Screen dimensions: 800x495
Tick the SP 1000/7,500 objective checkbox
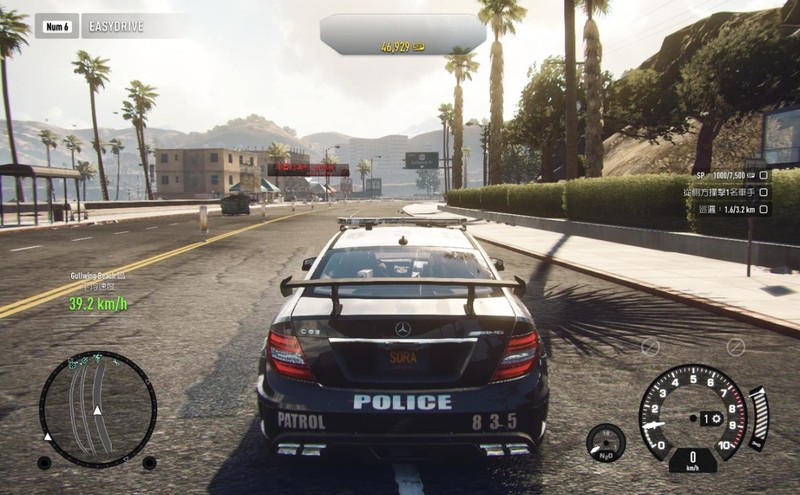click(x=764, y=175)
